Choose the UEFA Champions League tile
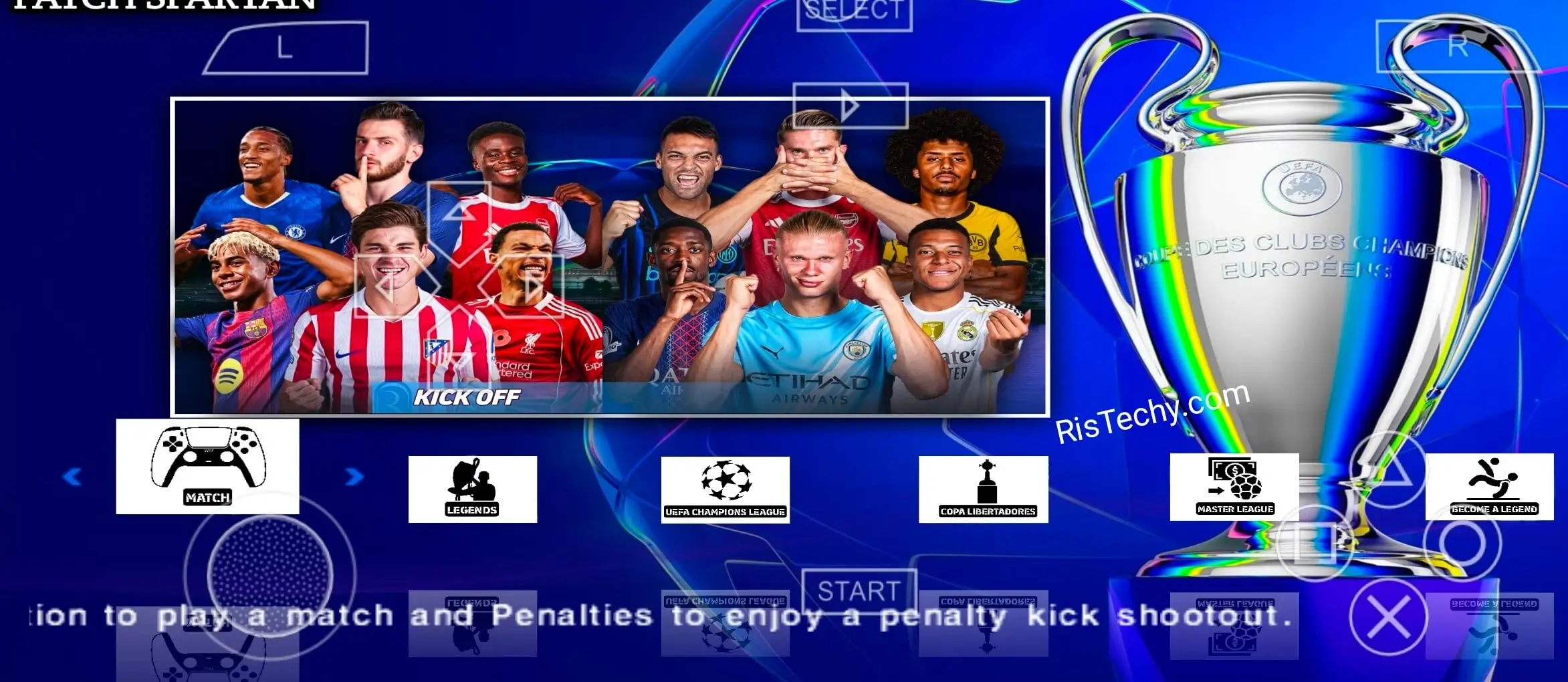This screenshot has width=1568, height=682. click(725, 490)
